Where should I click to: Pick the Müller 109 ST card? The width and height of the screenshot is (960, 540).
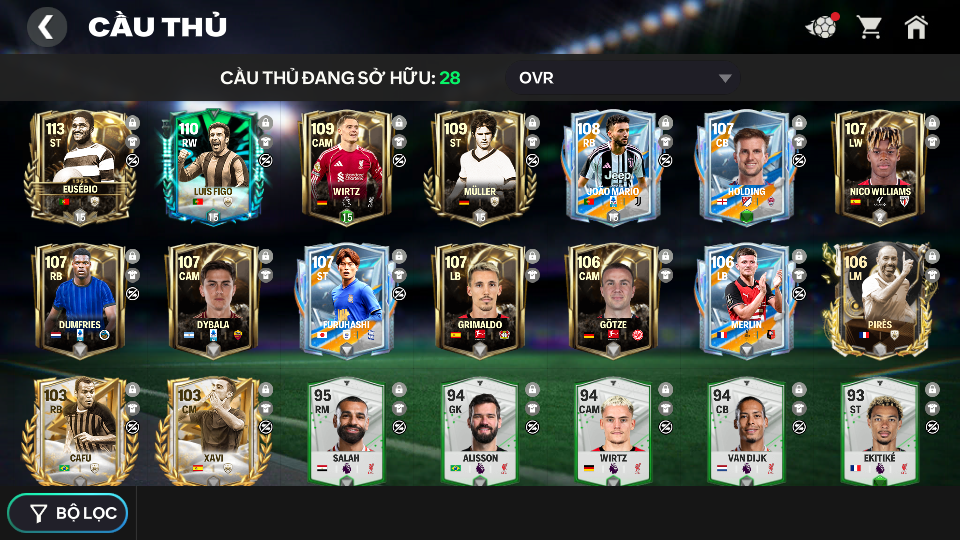[479, 166]
